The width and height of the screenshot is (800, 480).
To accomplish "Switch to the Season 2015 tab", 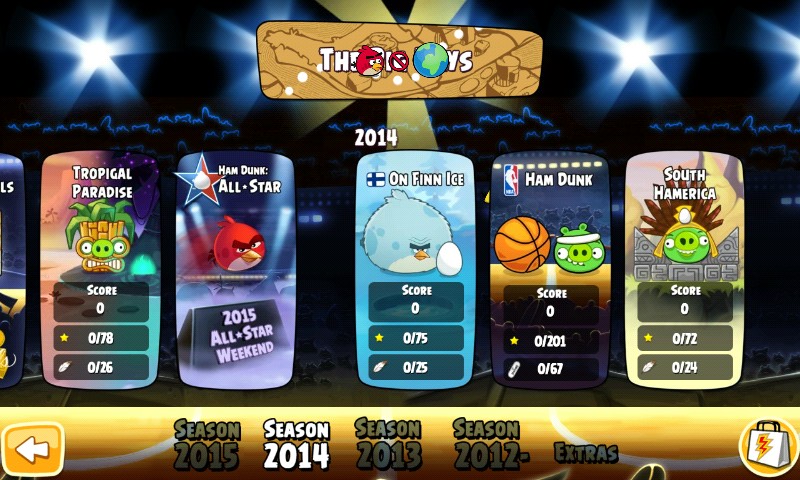I will [207, 444].
